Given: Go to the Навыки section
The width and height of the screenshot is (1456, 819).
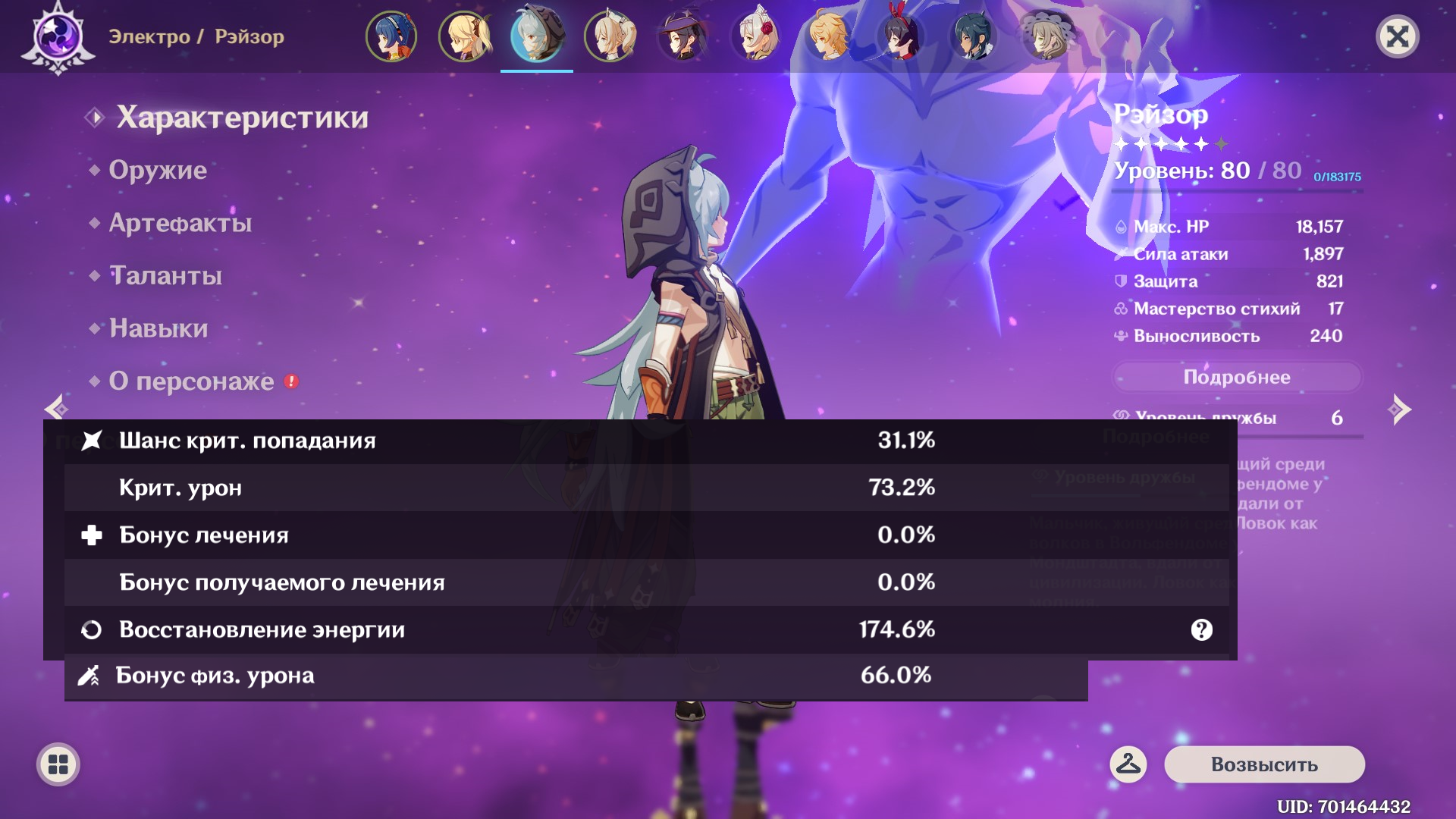Looking at the screenshot, I should pyautogui.click(x=158, y=328).
